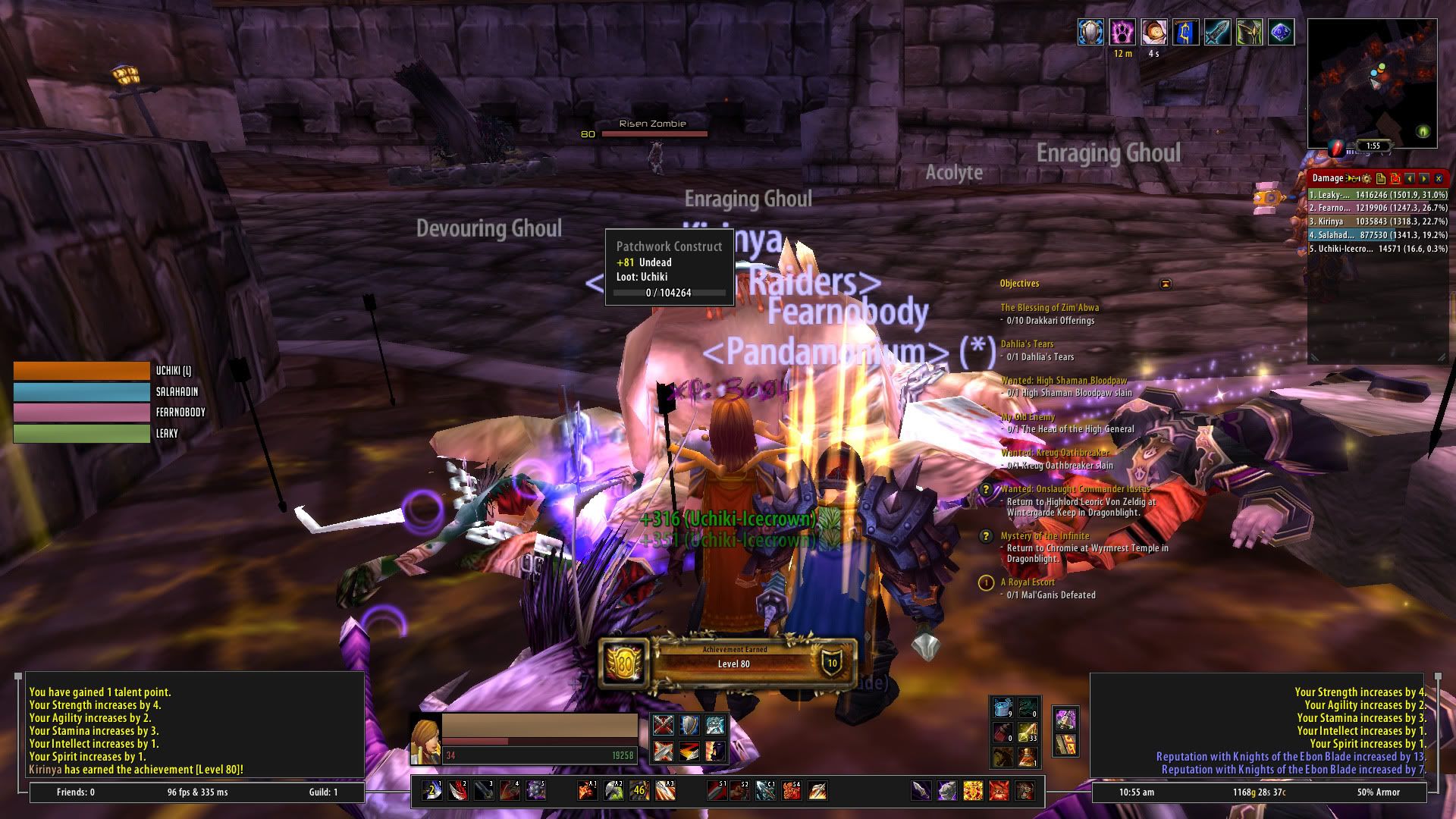
Task: Close the Damage meter window
Action: [x=1439, y=178]
